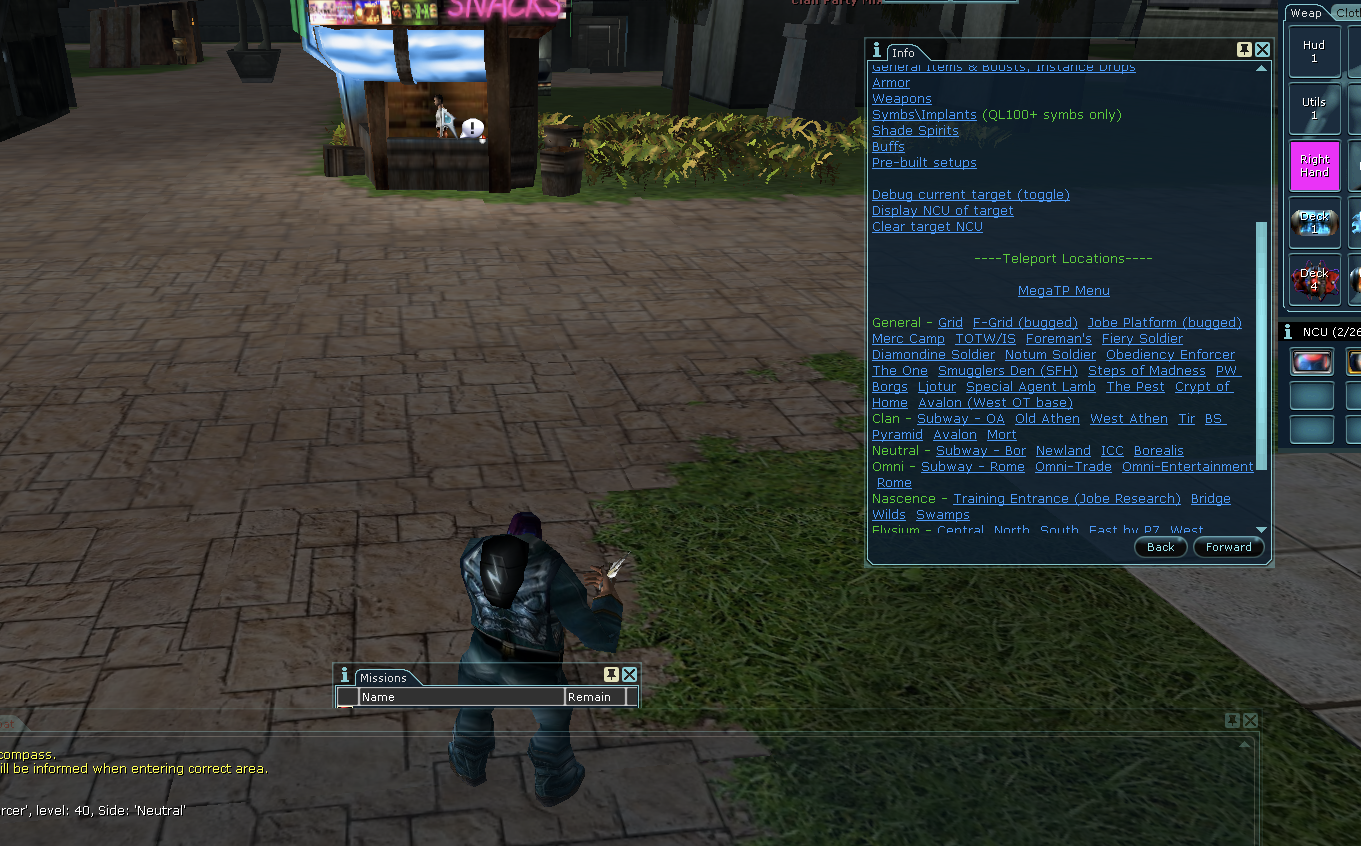Open the MegaTP Menu

tap(1063, 291)
